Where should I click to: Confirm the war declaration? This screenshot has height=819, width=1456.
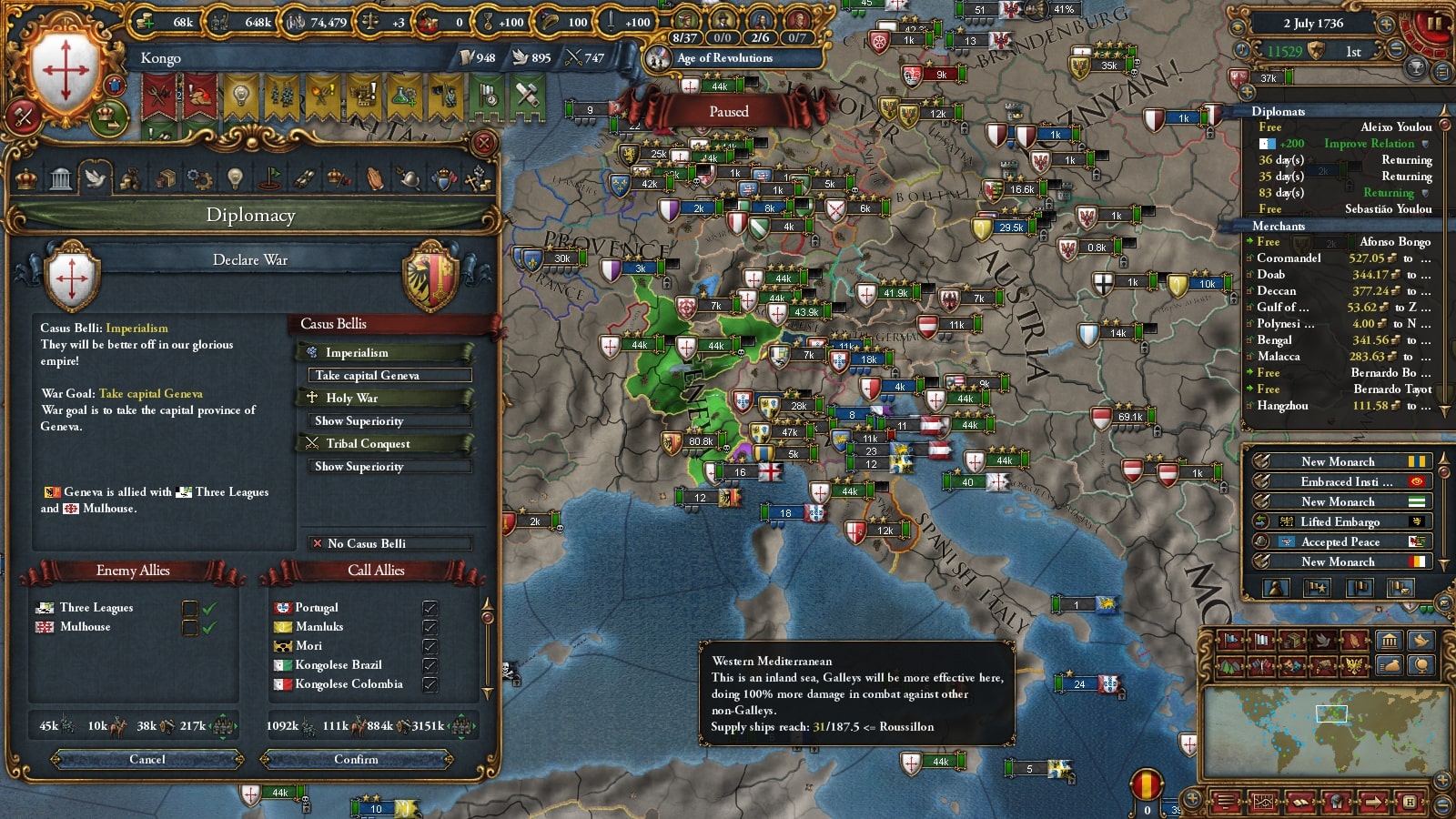point(356,759)
